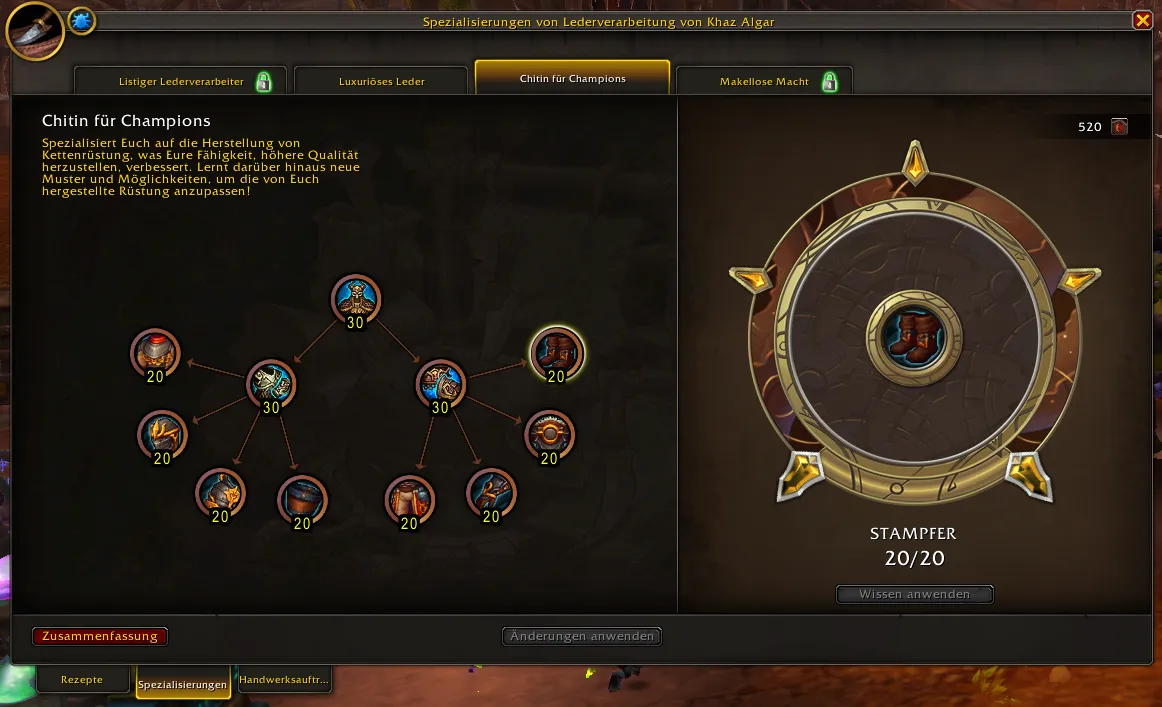The image size is (1162, 707).
Task: Select the root armor-set node at the tree top
Action: 356,299
